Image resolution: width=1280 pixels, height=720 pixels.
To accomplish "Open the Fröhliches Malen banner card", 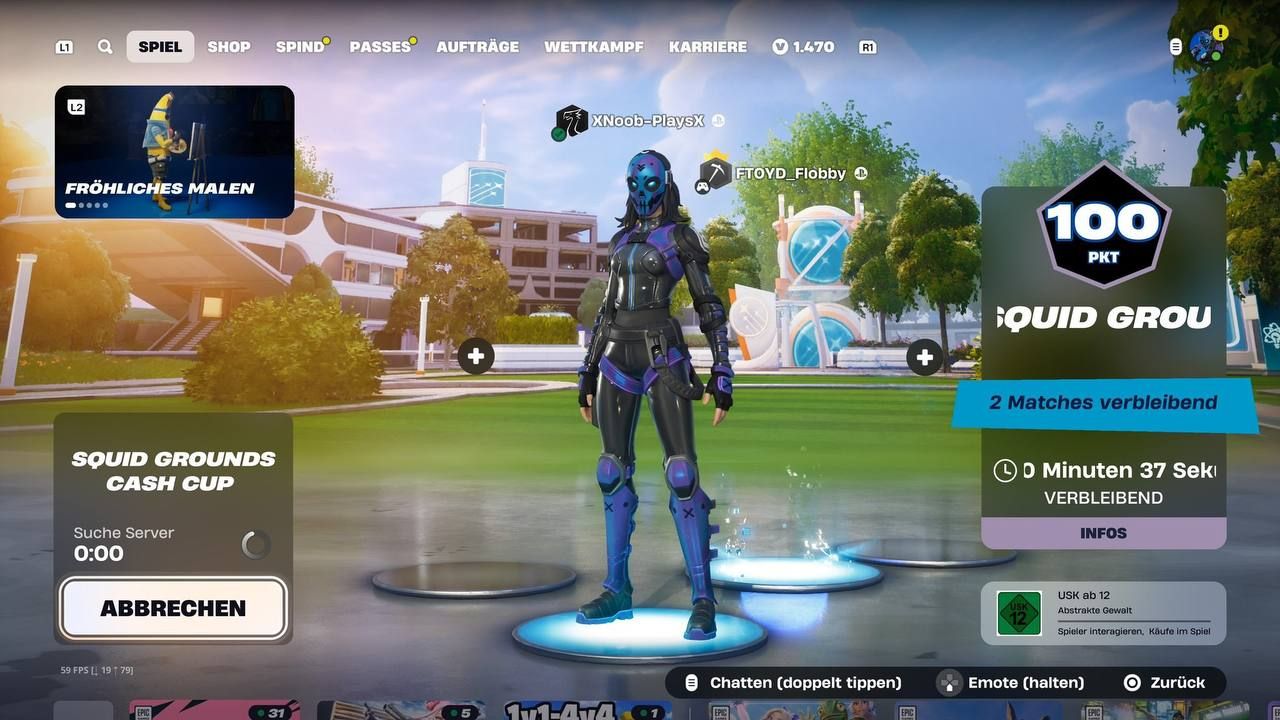I will (174, 150).
